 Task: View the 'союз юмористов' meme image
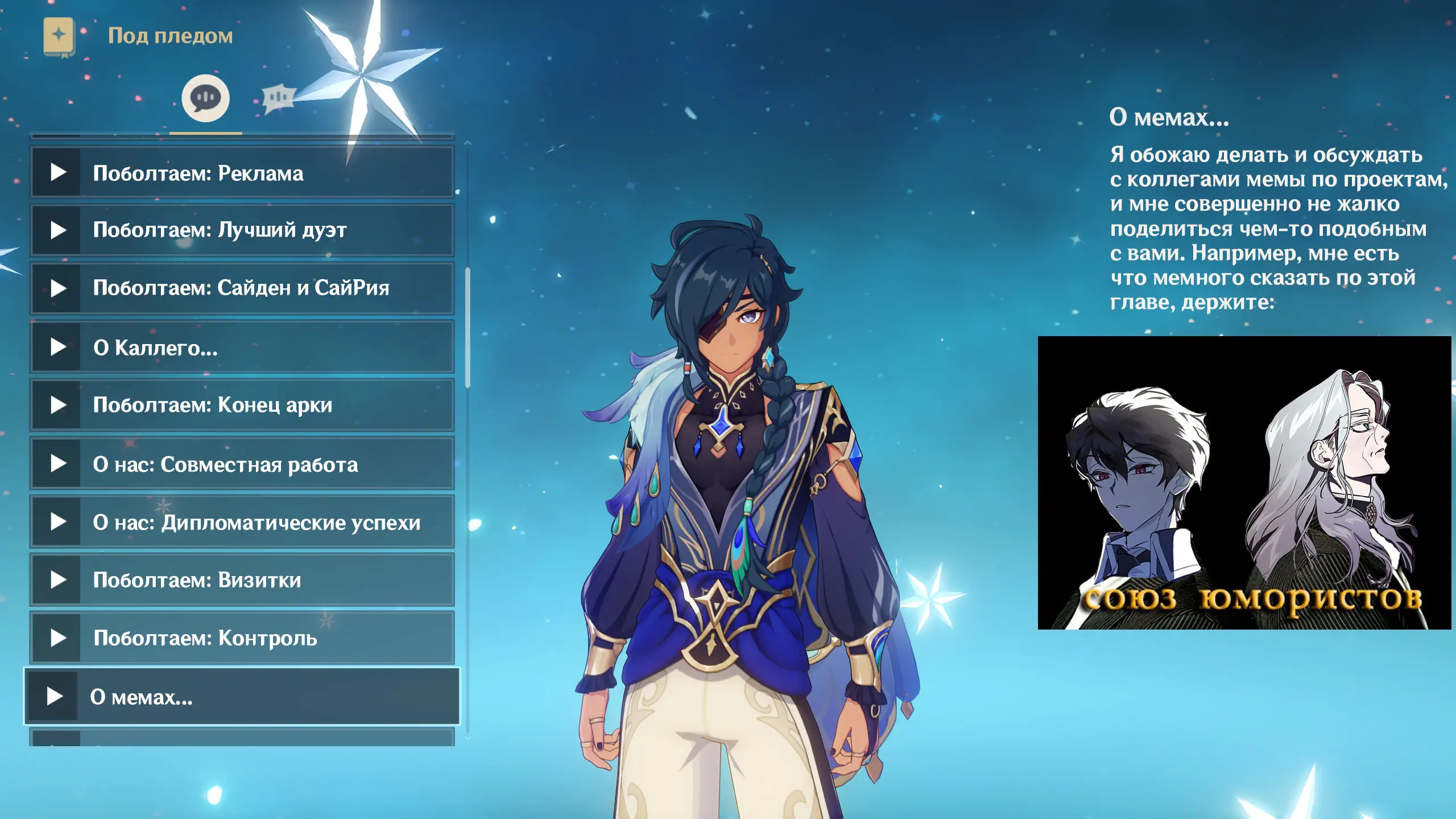[x=1244, y=482]
